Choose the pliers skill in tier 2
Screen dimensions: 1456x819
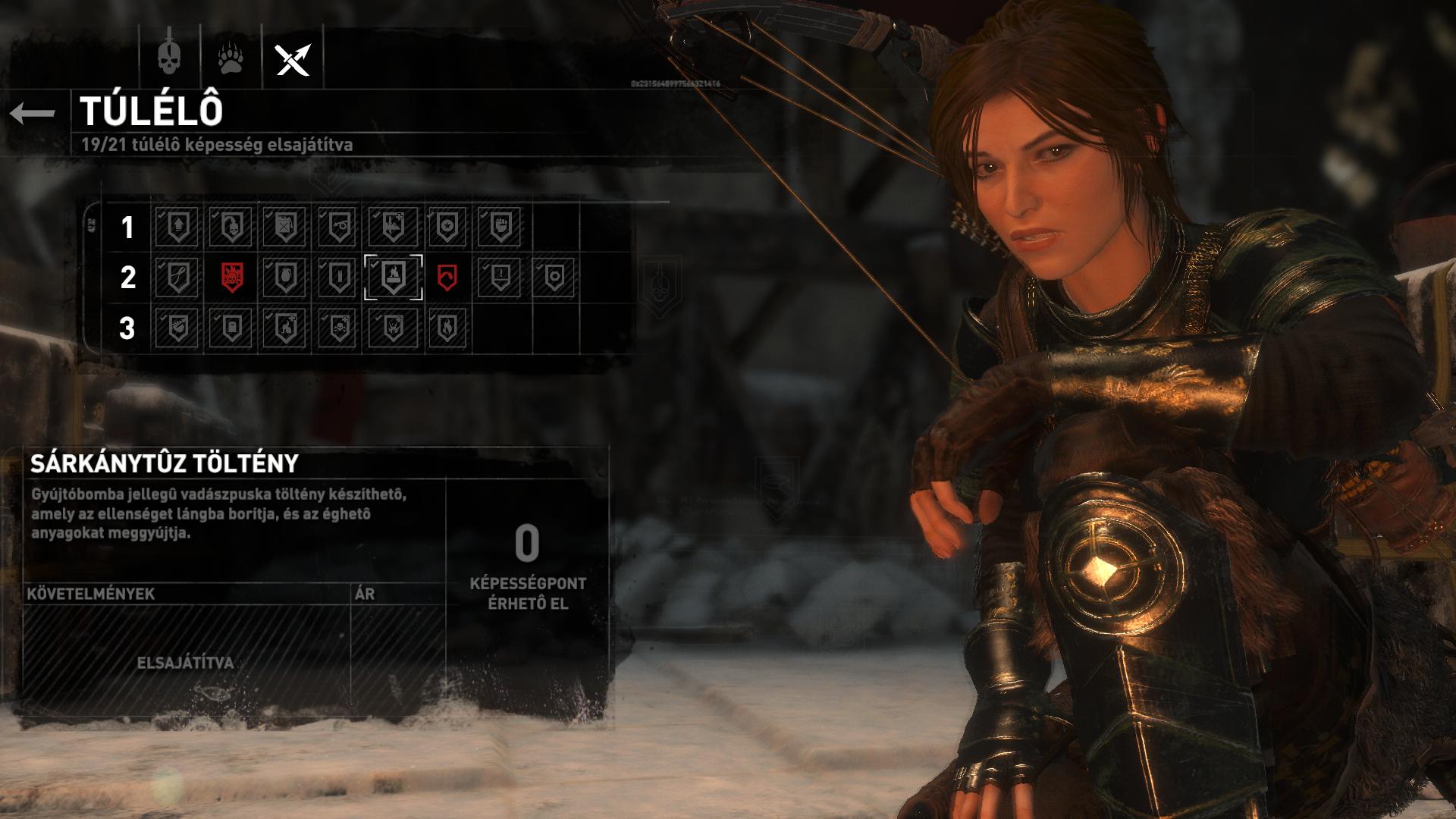pos(177,278)
